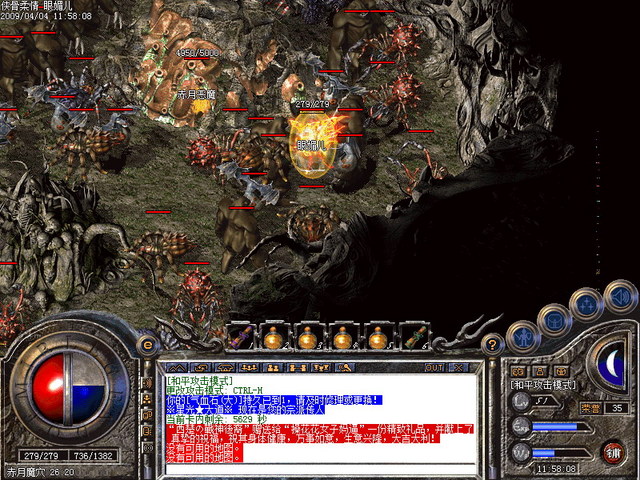Close the chat panel with X button
640x480 pixels.
click(456, 367)
